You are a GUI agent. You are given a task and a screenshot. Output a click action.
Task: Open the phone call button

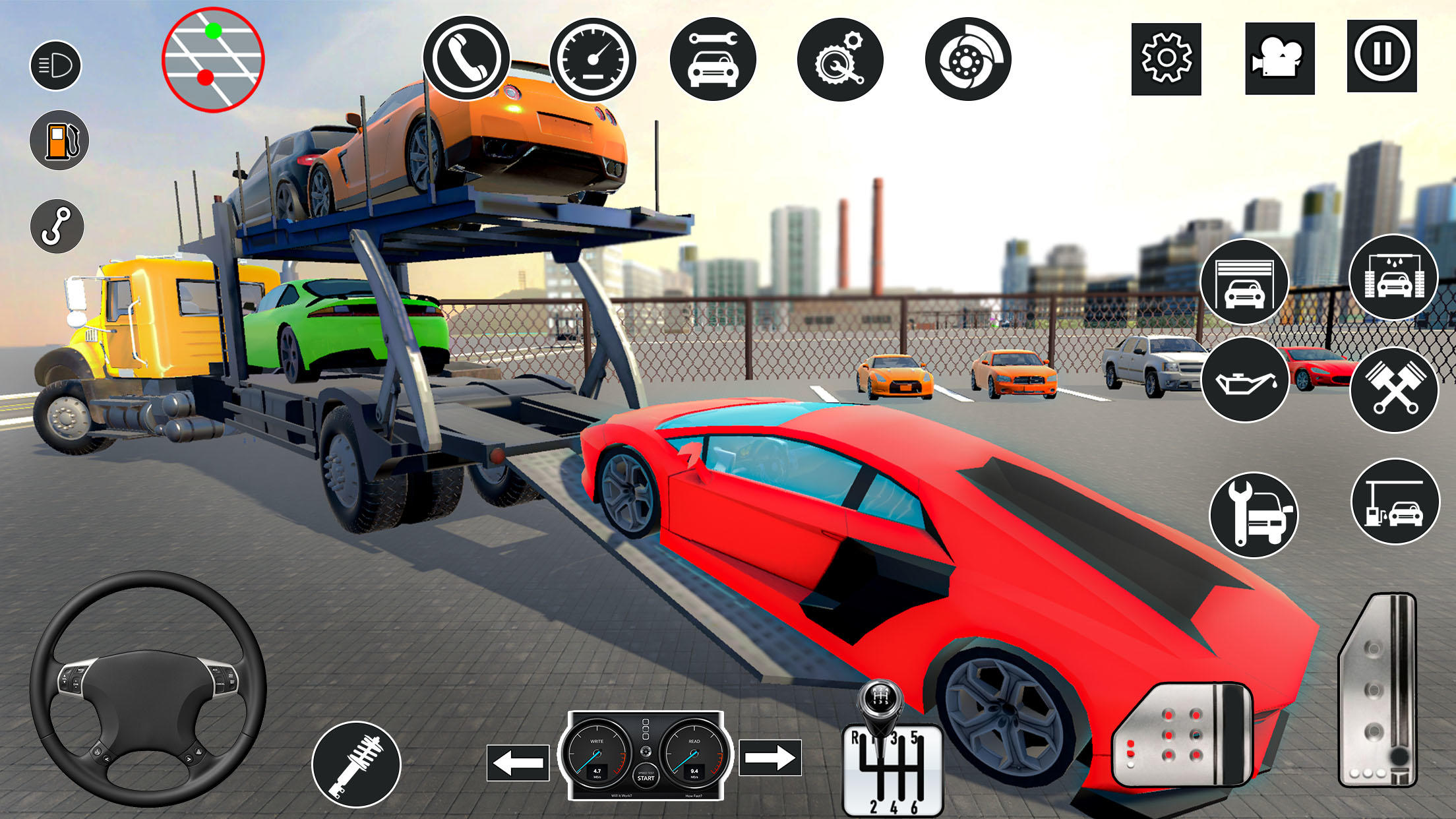pos(466,58)
